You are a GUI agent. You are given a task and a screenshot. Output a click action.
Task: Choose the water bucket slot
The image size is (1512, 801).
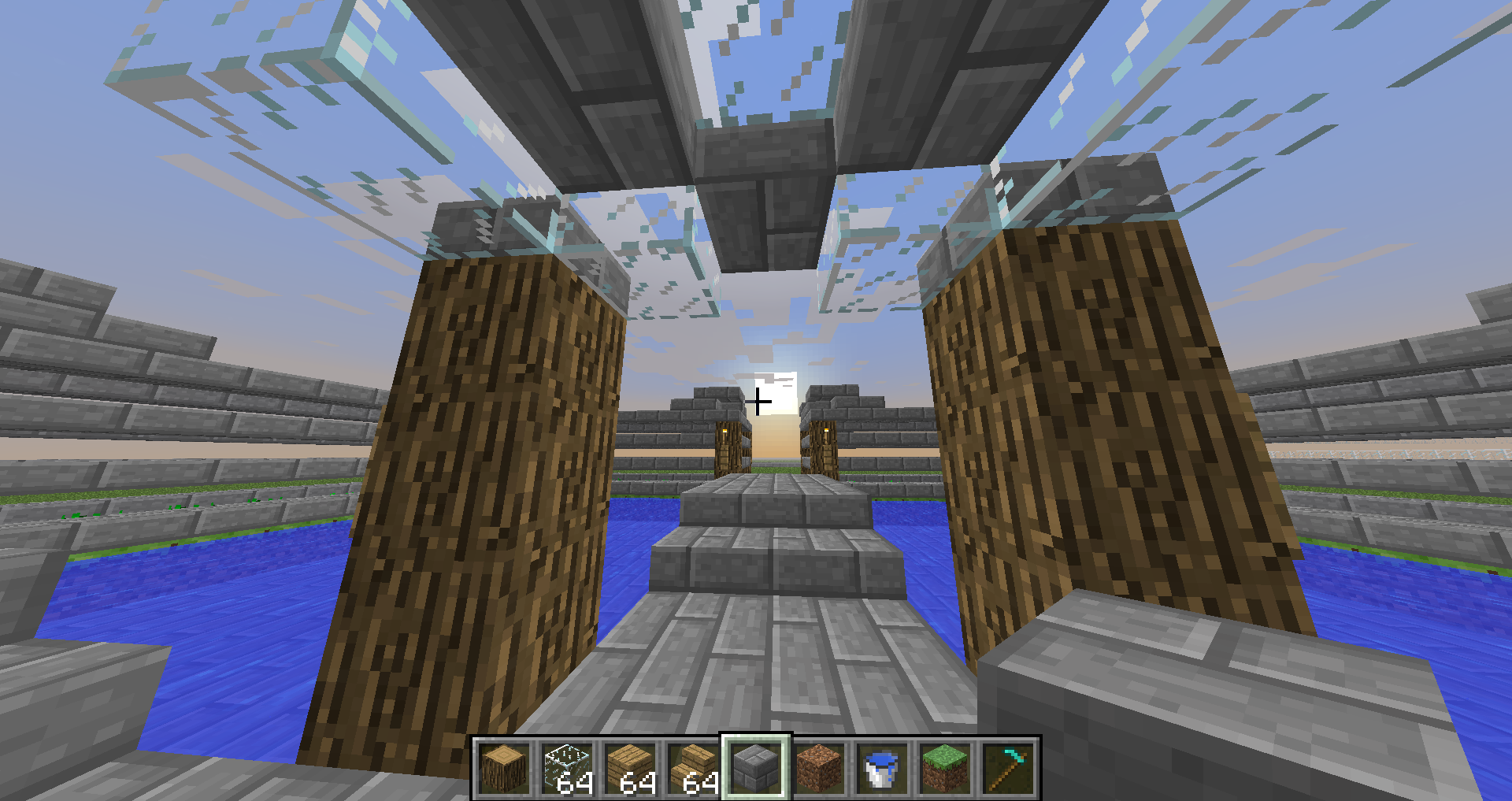[x=882, y=768]
